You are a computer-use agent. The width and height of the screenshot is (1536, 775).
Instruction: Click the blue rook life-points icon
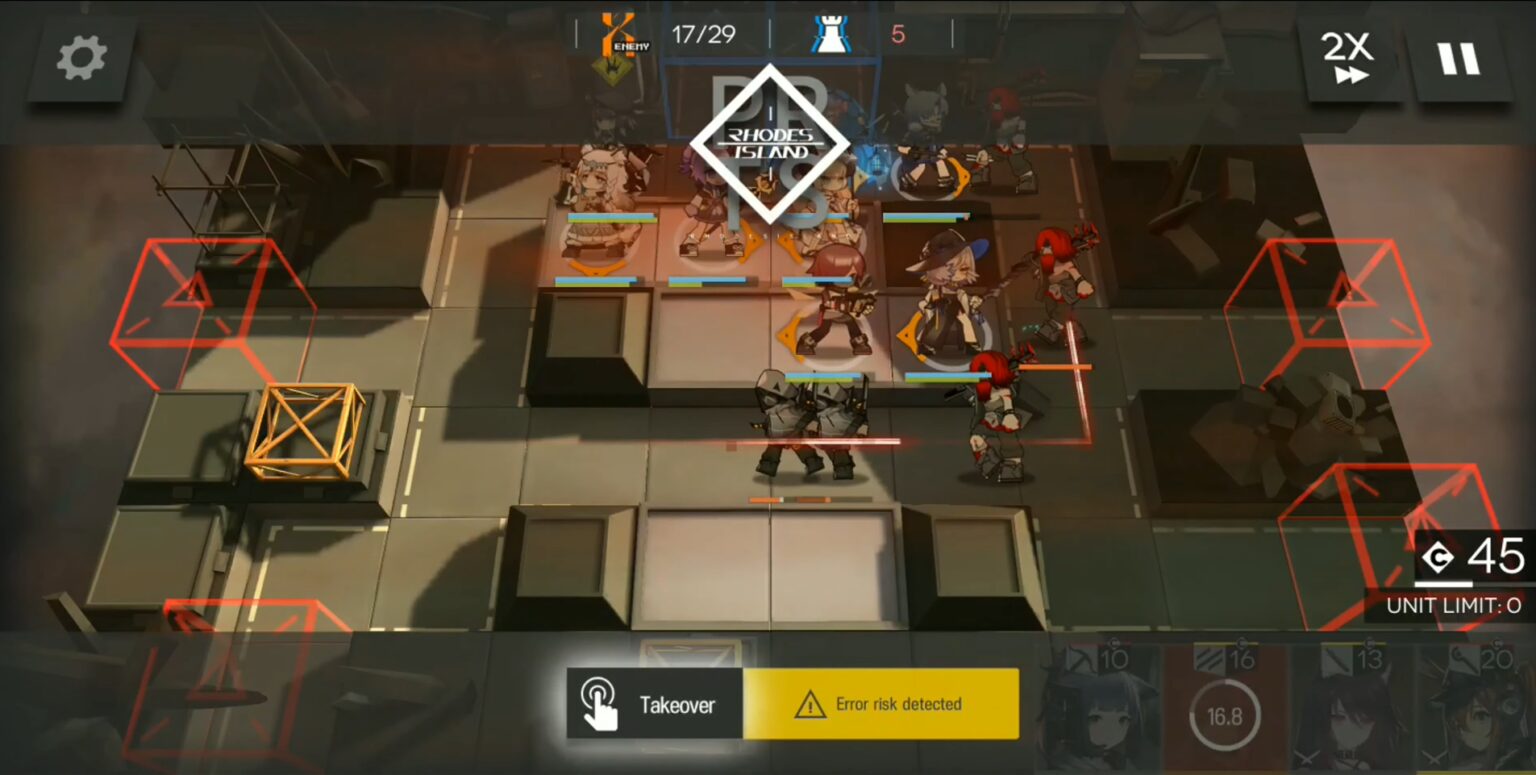pyautogui.click(x=831, y=32)
